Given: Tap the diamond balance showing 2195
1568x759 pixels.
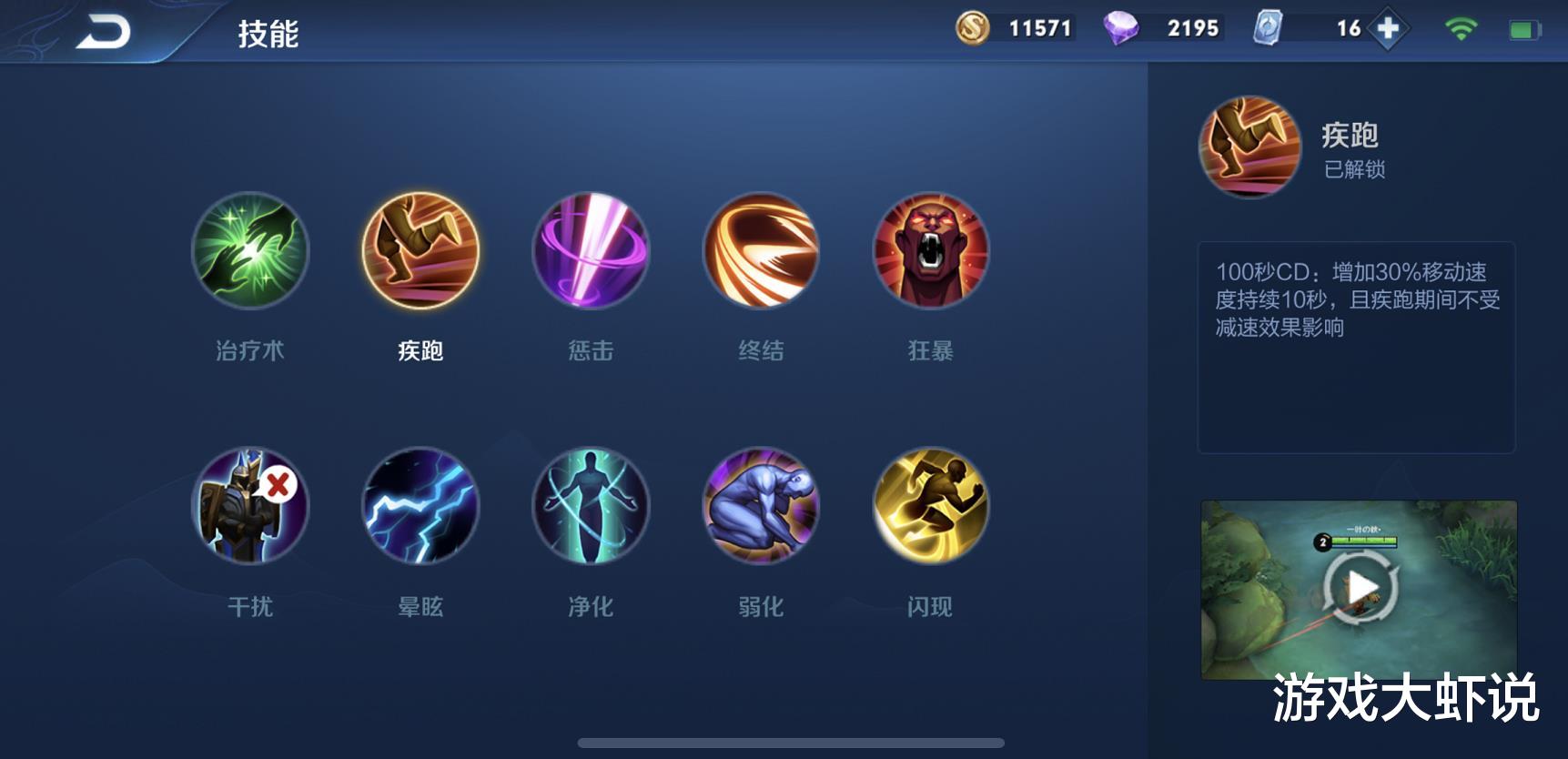Looking at the screenshot, I should (1165, 28).
